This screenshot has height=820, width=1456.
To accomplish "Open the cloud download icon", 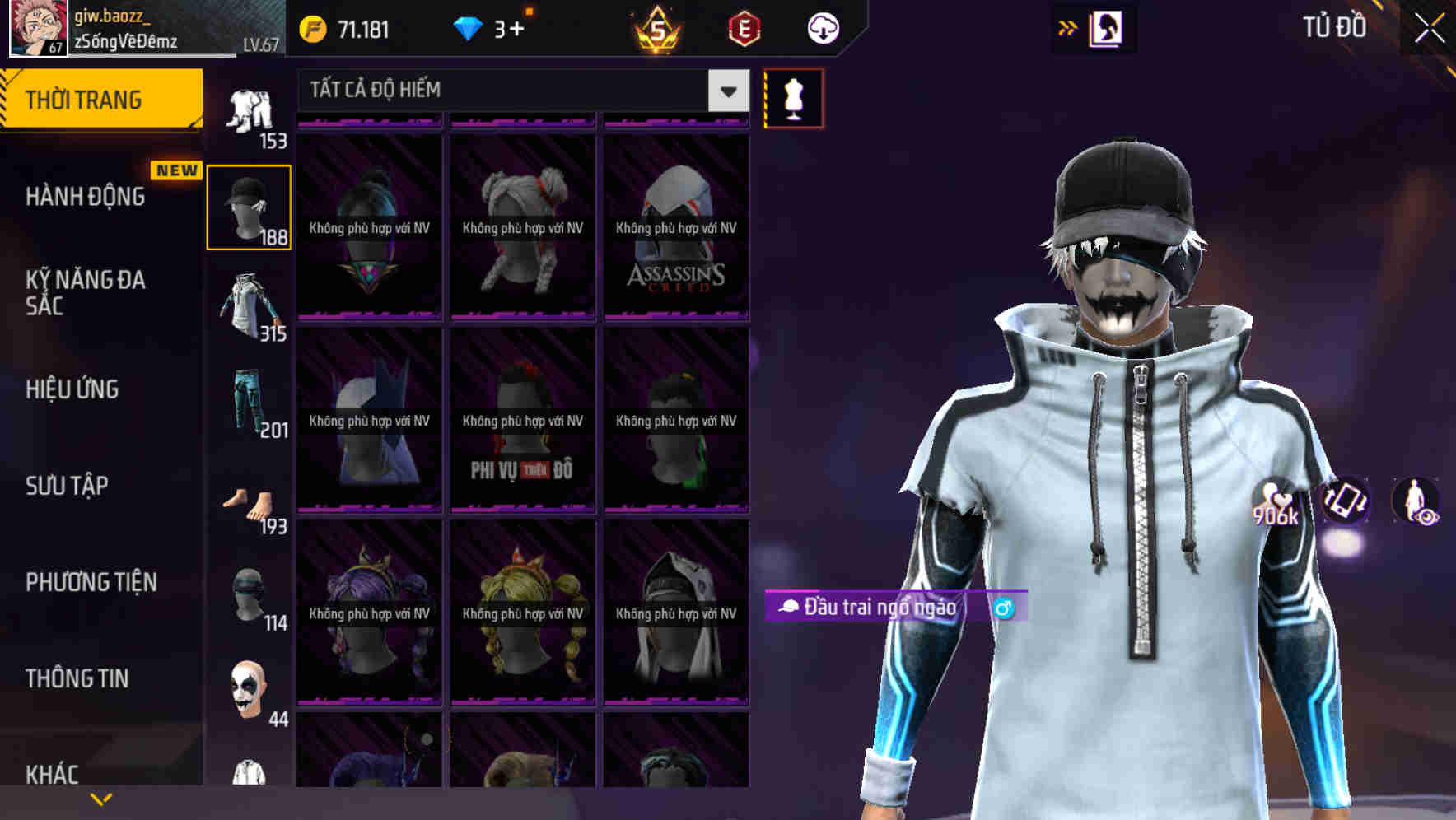I will pyautogui.click(x=822, y=27).
